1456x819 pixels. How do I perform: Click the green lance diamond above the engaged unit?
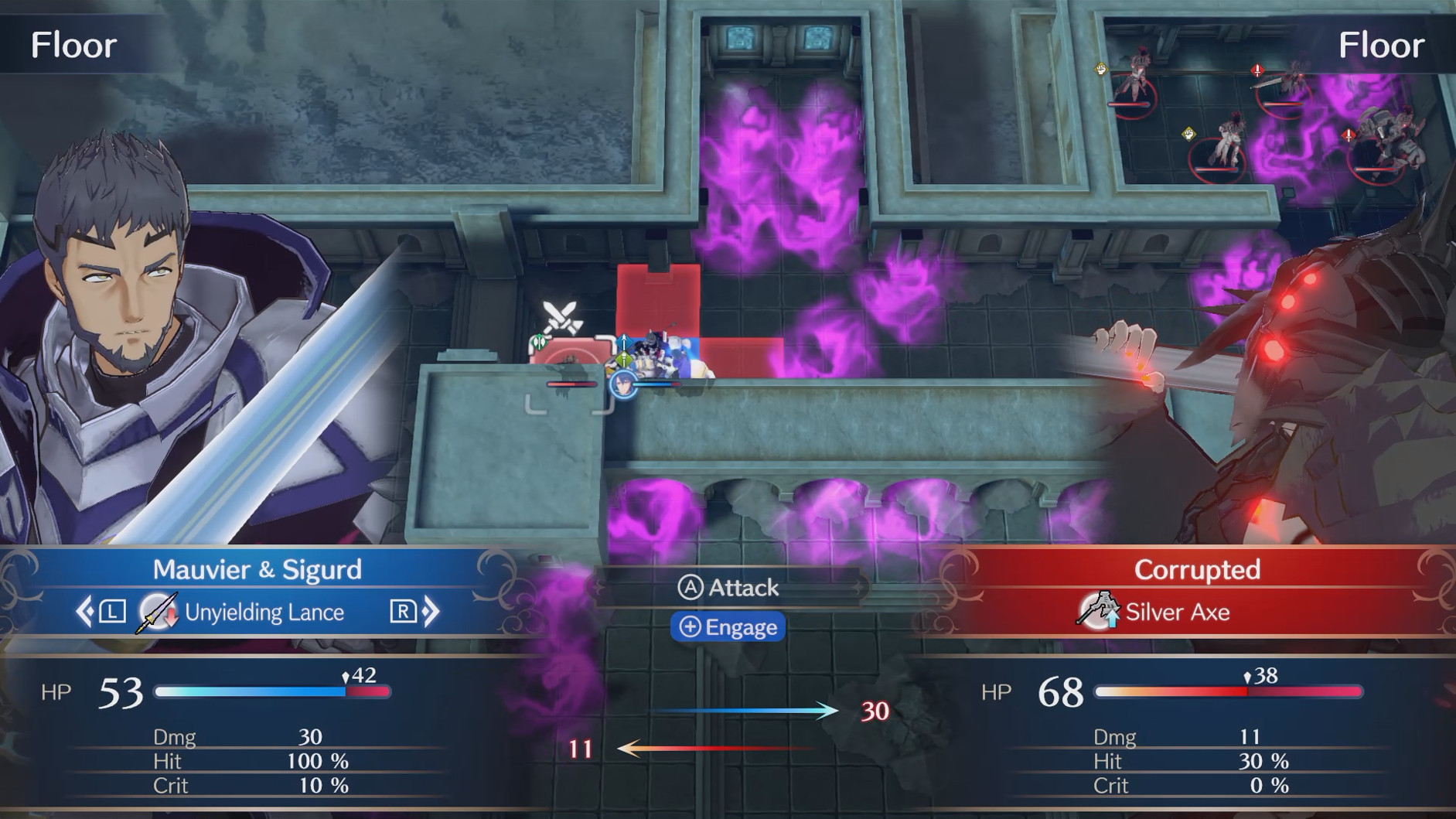pyautogui.click(x=624, y=360)
